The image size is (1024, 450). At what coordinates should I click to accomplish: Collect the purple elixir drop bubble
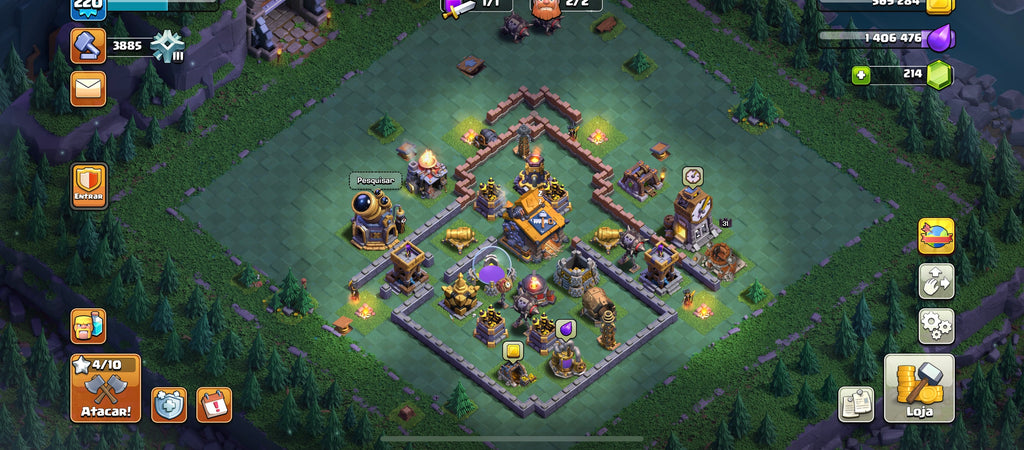pos(565,328)
